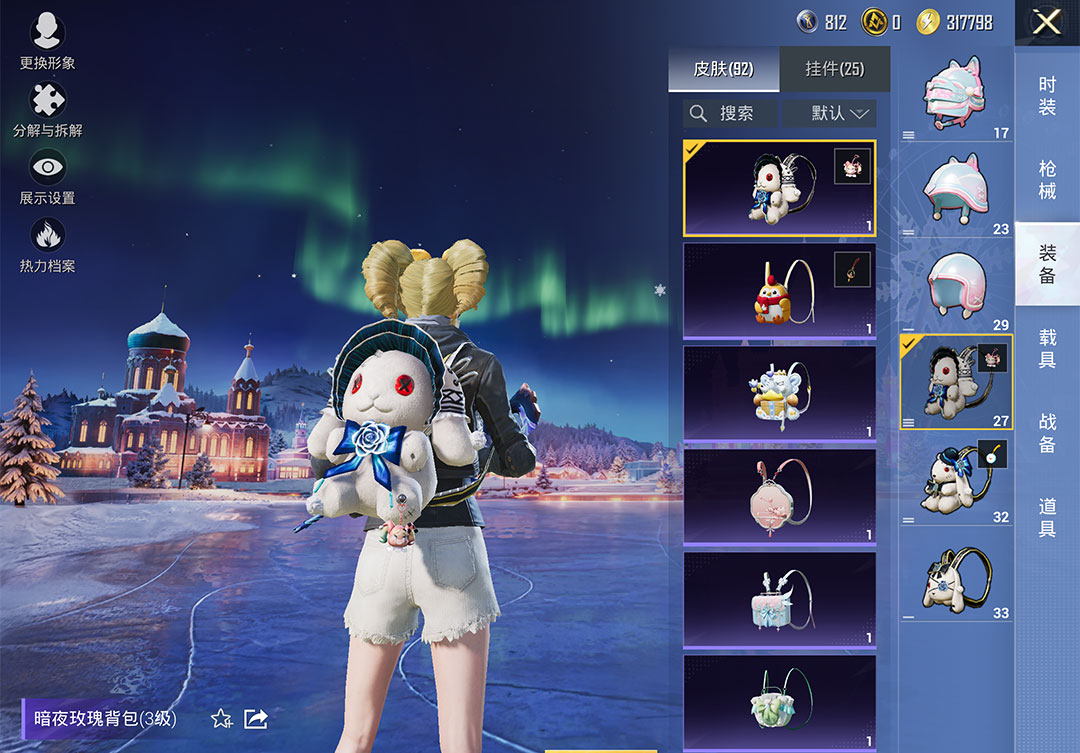Open the 道具 items category
This screenshot has width=1080, height=753.
click(1047, 518)
